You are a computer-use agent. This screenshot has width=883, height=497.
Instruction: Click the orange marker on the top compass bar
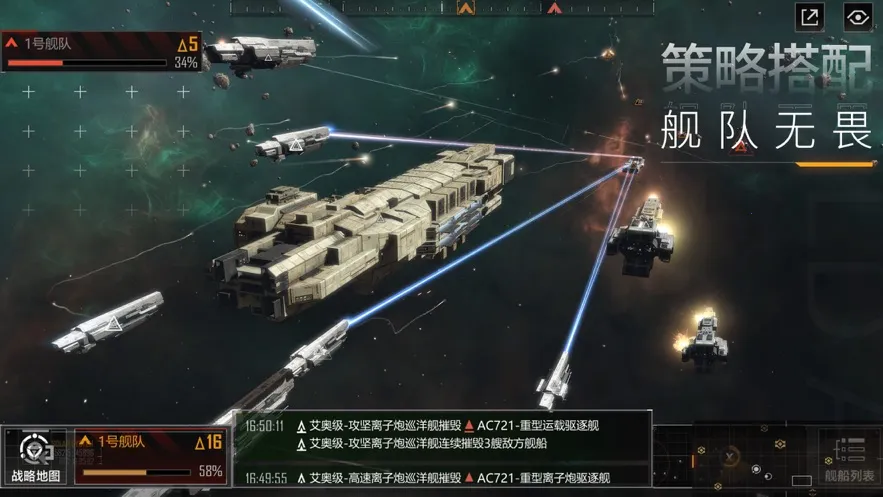pyautogui.click(x=465, y=8)
